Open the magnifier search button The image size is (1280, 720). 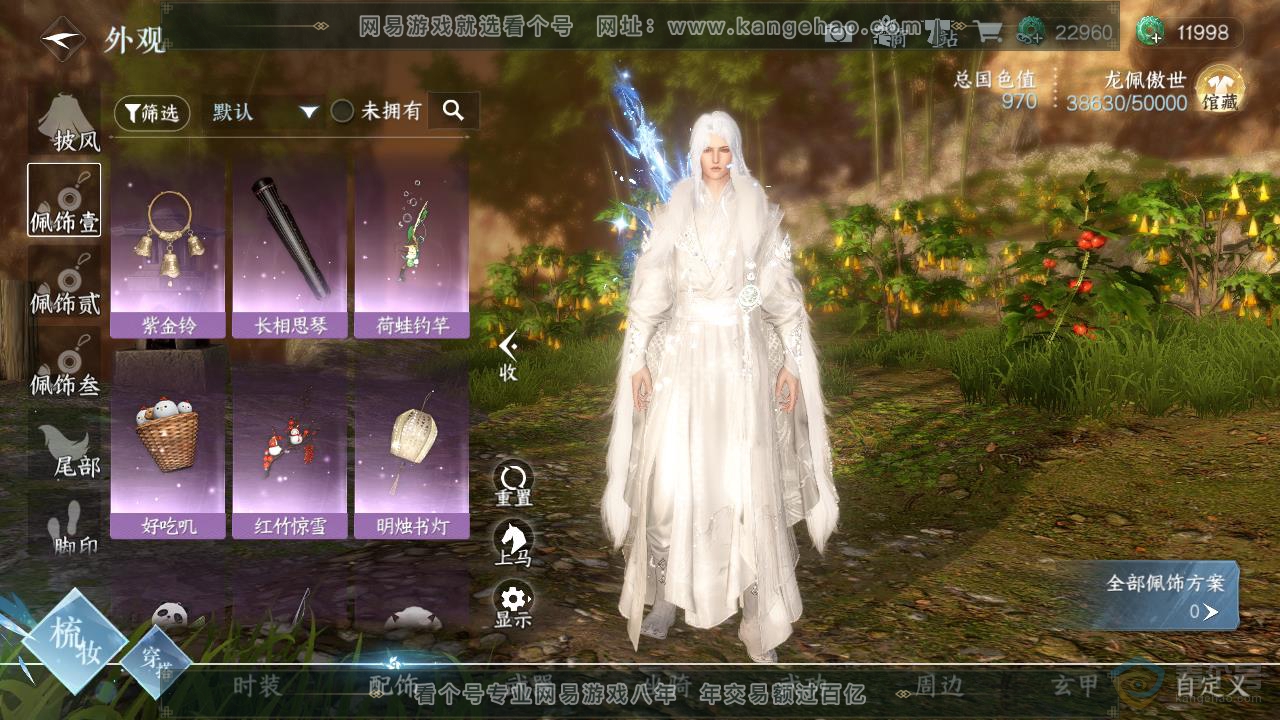453,111
